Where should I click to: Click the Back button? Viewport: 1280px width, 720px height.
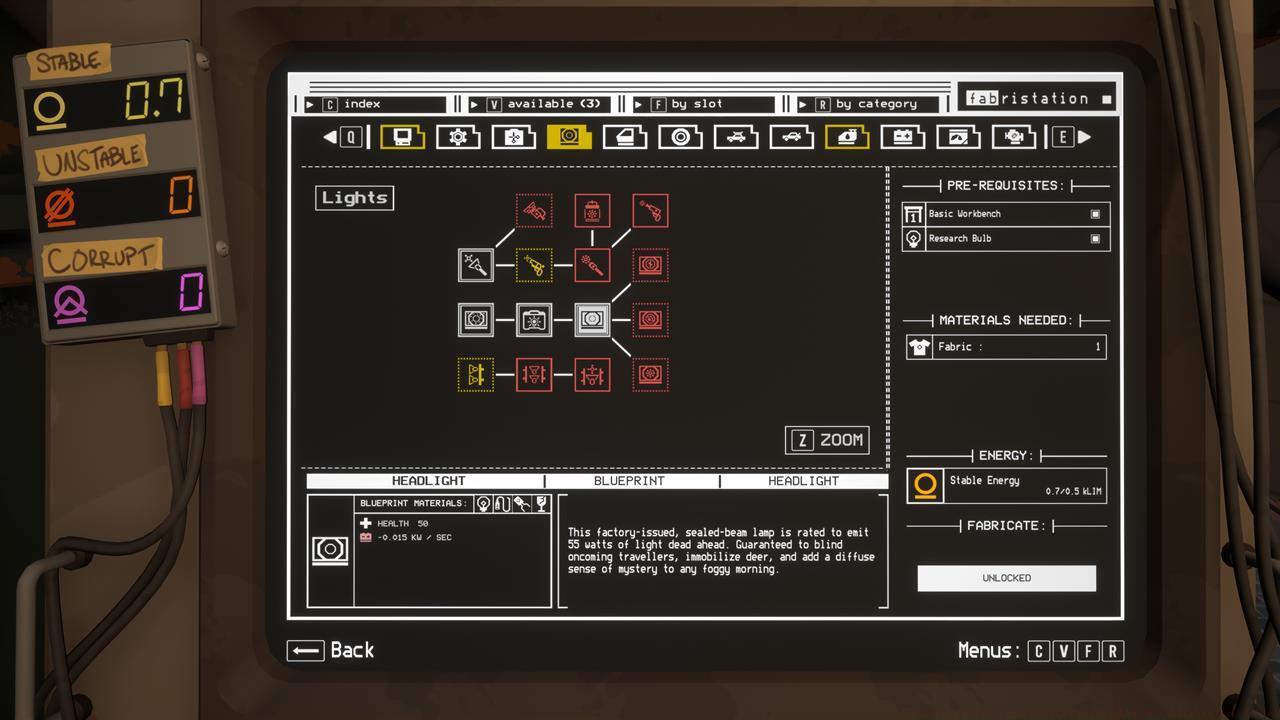tap(330, 650)
